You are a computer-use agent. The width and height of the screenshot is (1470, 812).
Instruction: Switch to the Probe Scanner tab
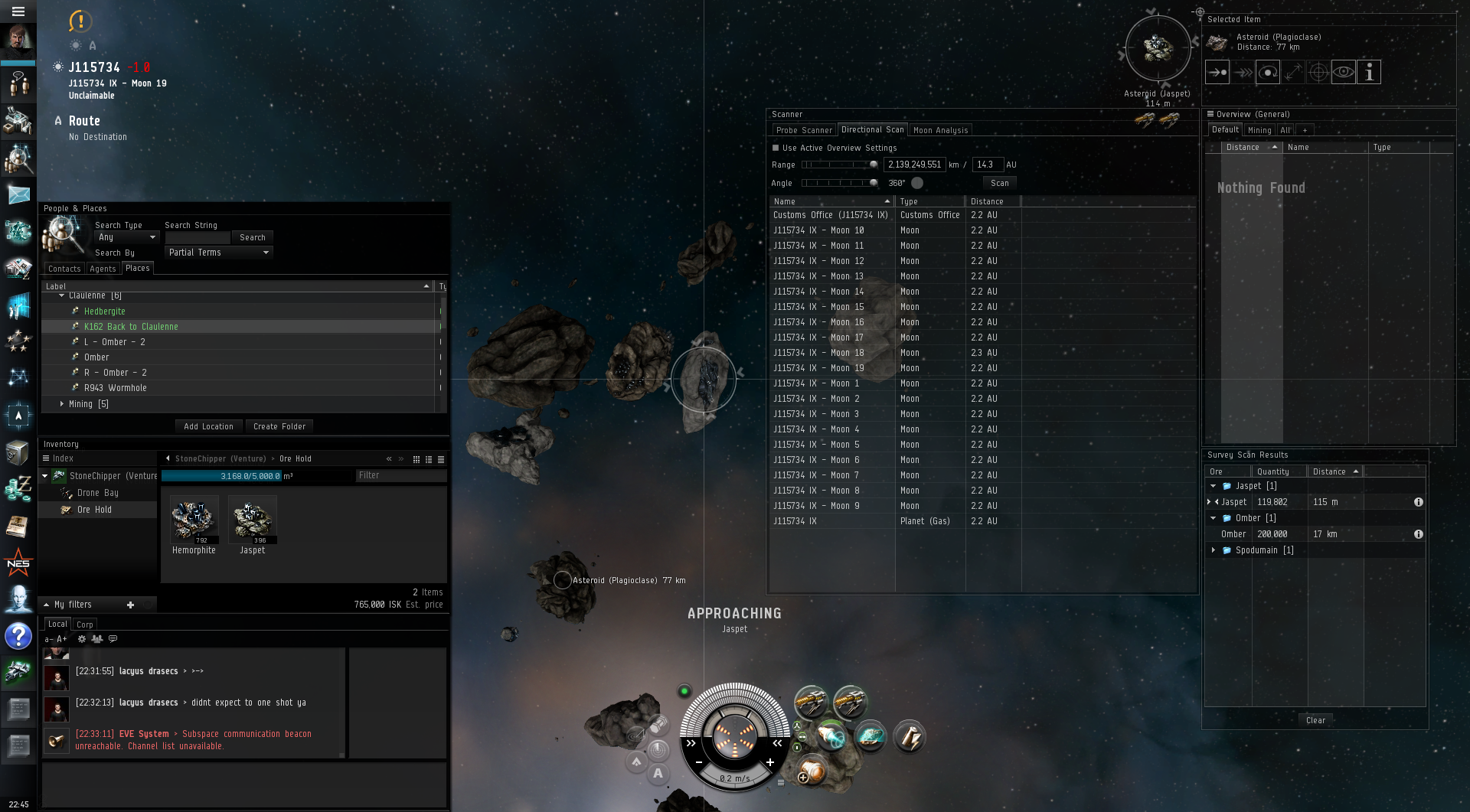click(803, 130)
